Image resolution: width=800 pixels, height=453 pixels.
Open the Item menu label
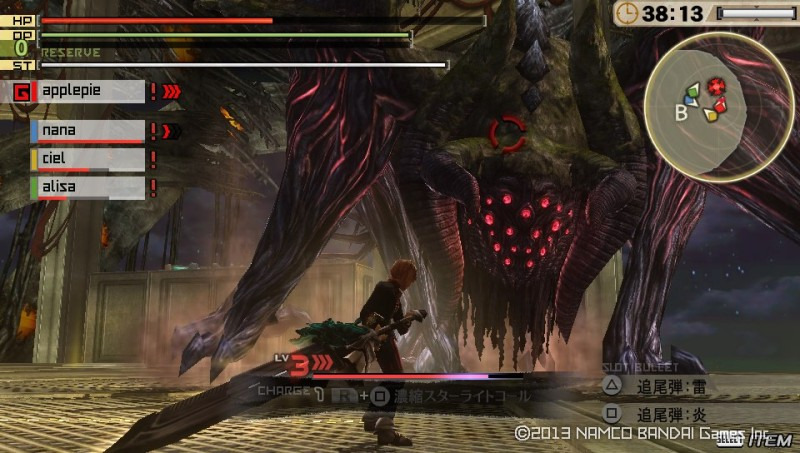771,440
